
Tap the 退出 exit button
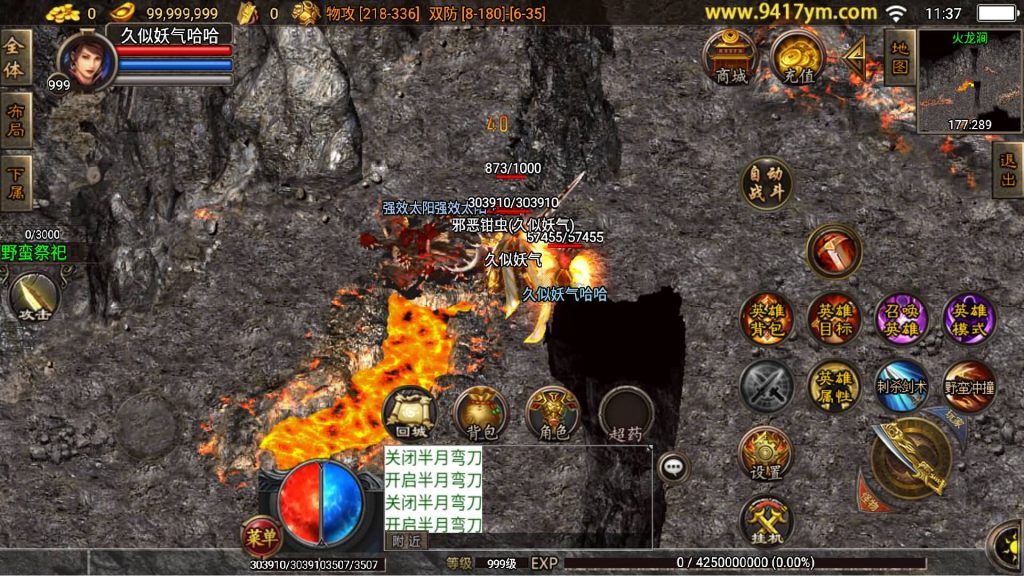1008,169
